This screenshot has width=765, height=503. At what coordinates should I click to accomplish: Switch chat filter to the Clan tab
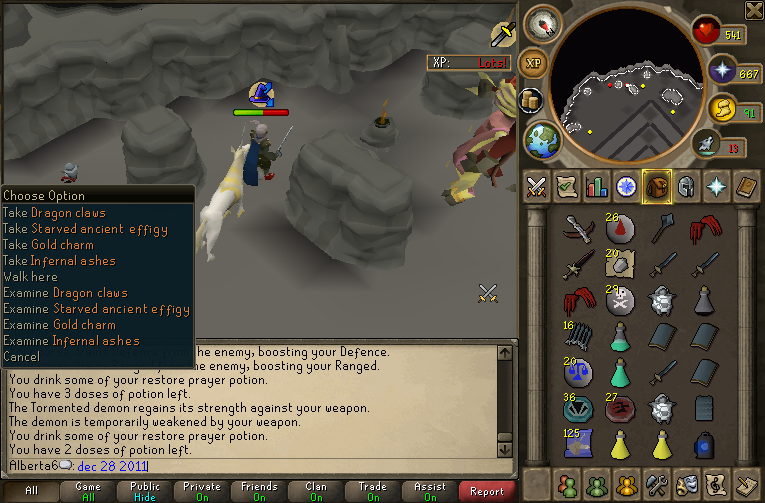pos(315,490)
